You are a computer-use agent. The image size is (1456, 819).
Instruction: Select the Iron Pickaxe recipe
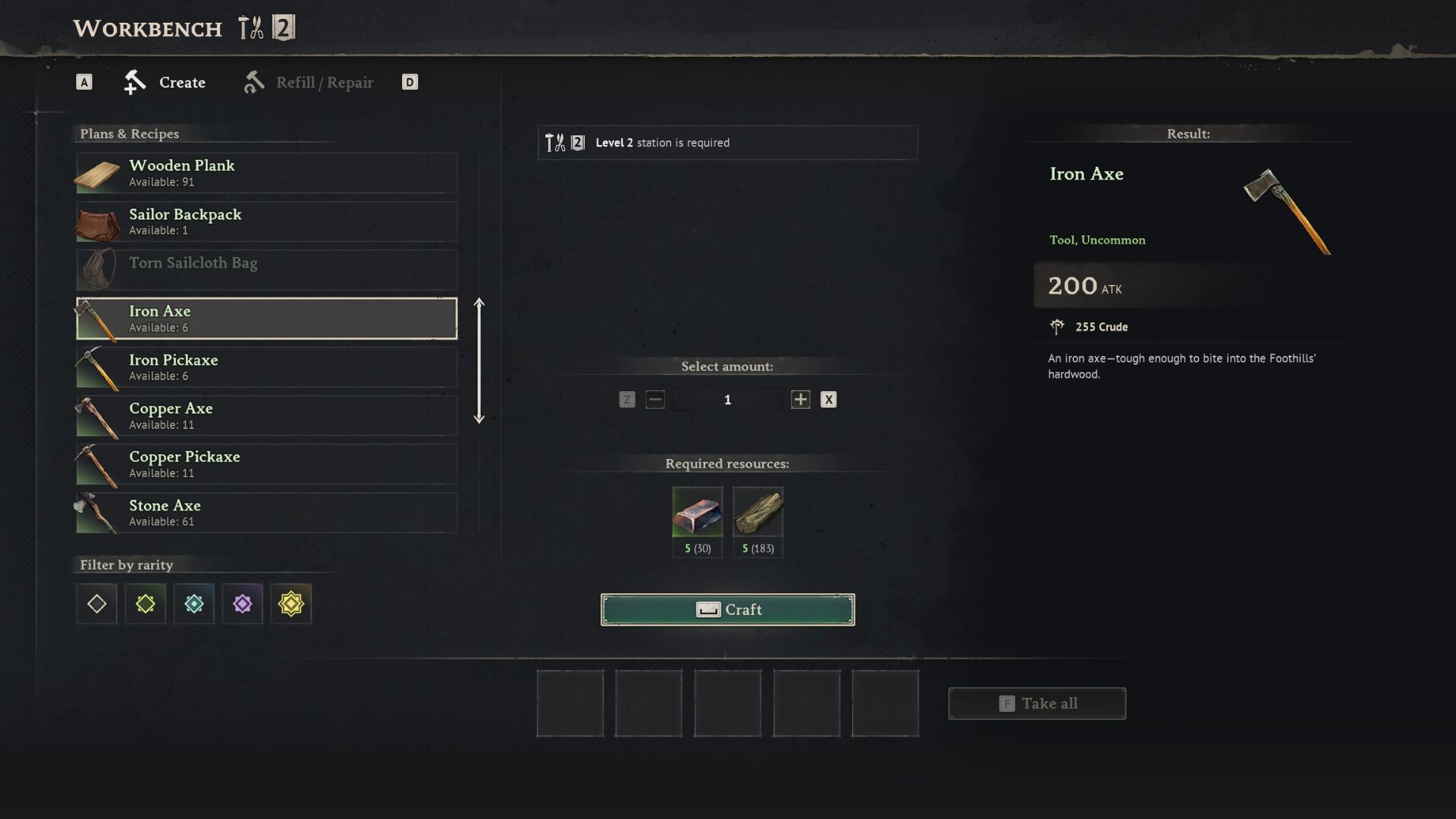click(266, 368)
